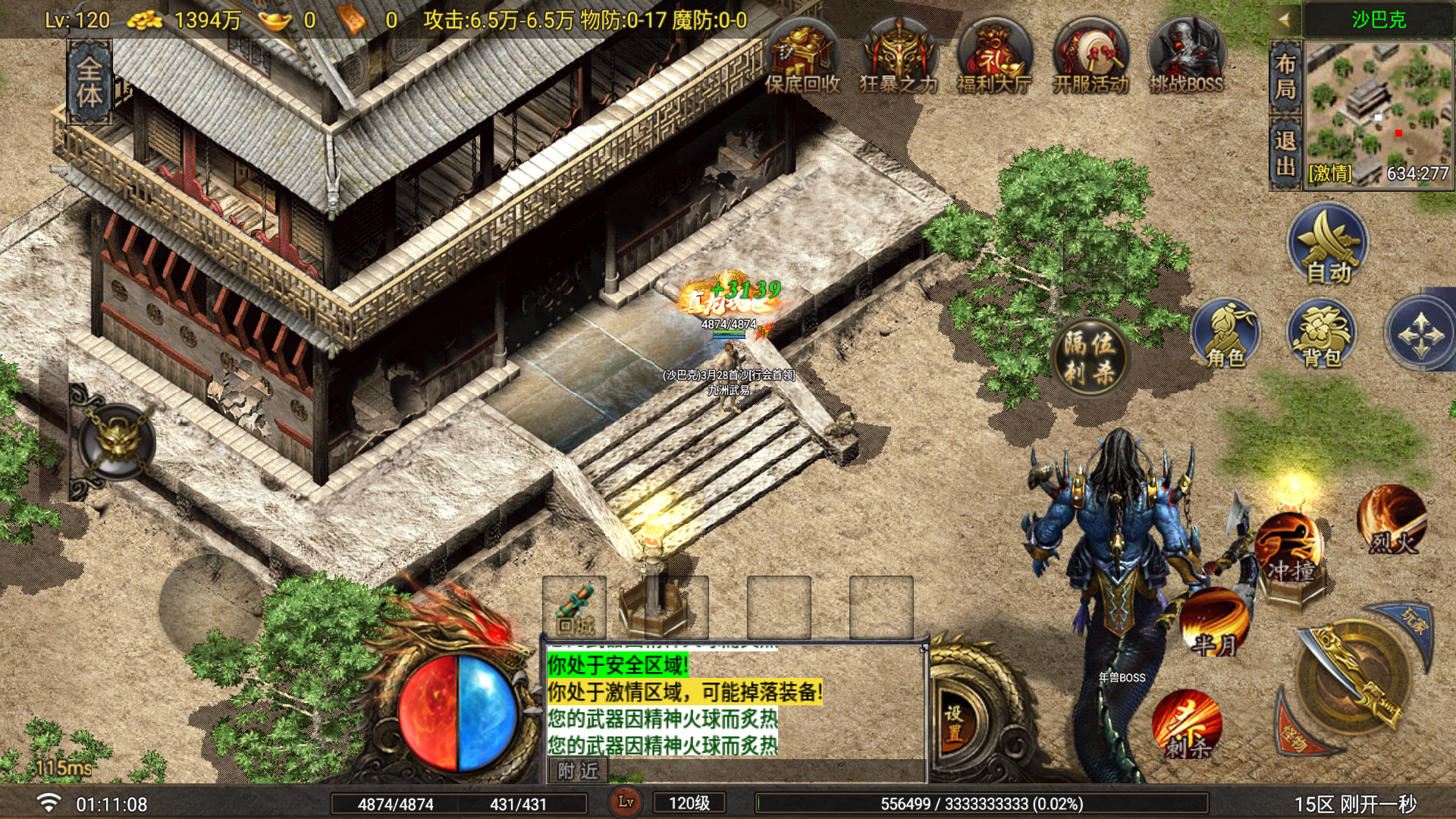Open the 福利大厅 welfare hall
Image resolution: width=1456 pixels, height=819 pixels.
(994, 59)
